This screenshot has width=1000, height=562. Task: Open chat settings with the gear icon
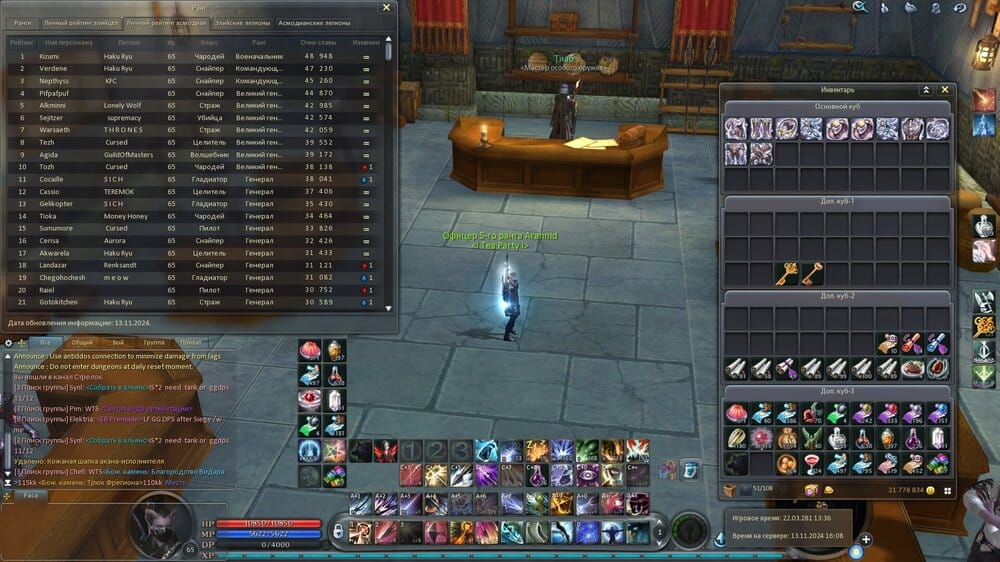click(x=9, y=343)
